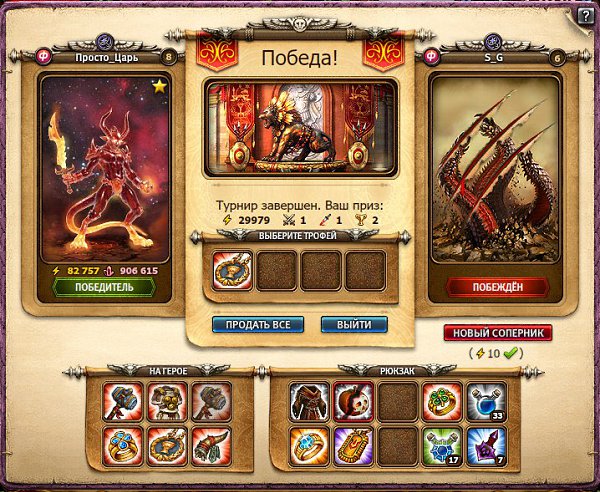Select the dark red robe in backpack
Screen dimensions: 600x492
coord(309,400)
